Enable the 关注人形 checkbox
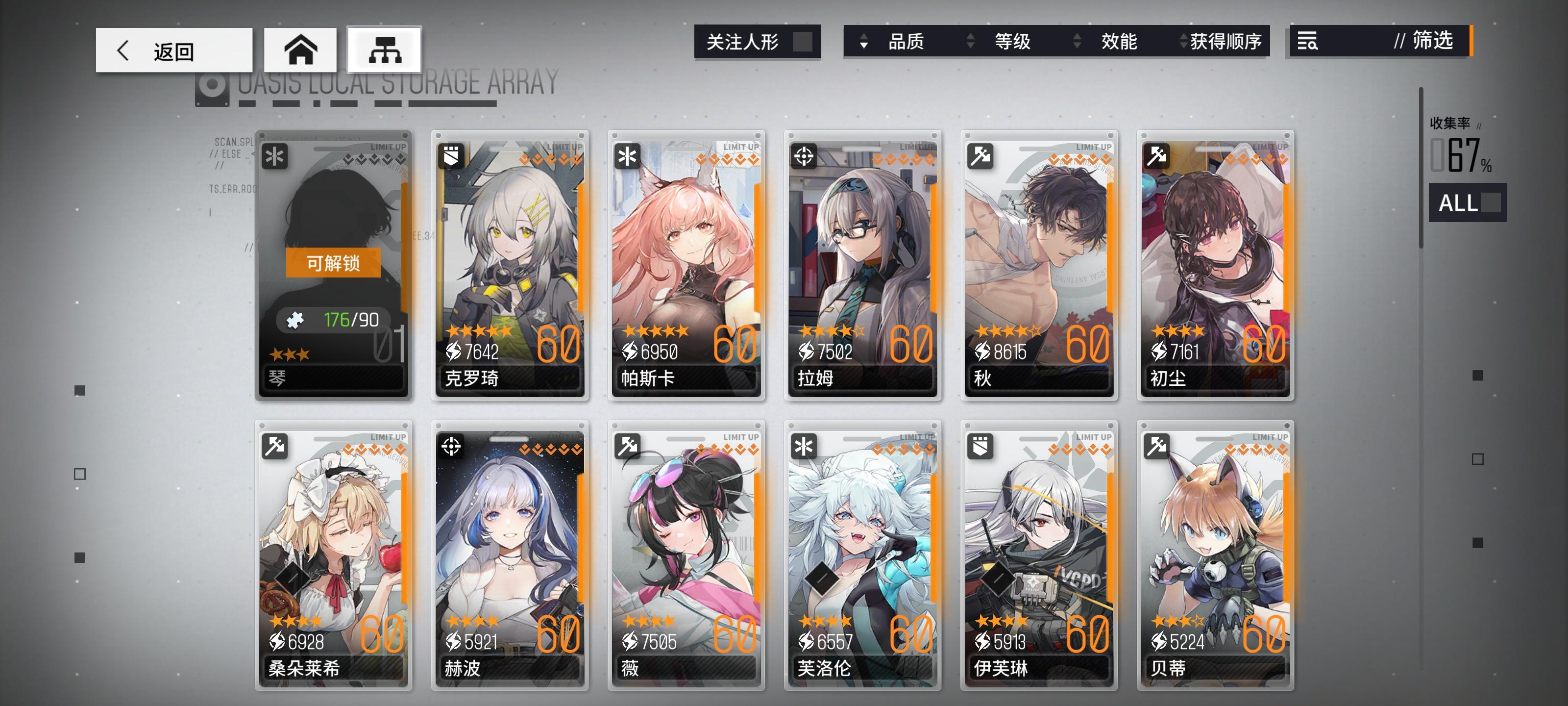This screenshot has height=706, width=1568. coord(804,41)
